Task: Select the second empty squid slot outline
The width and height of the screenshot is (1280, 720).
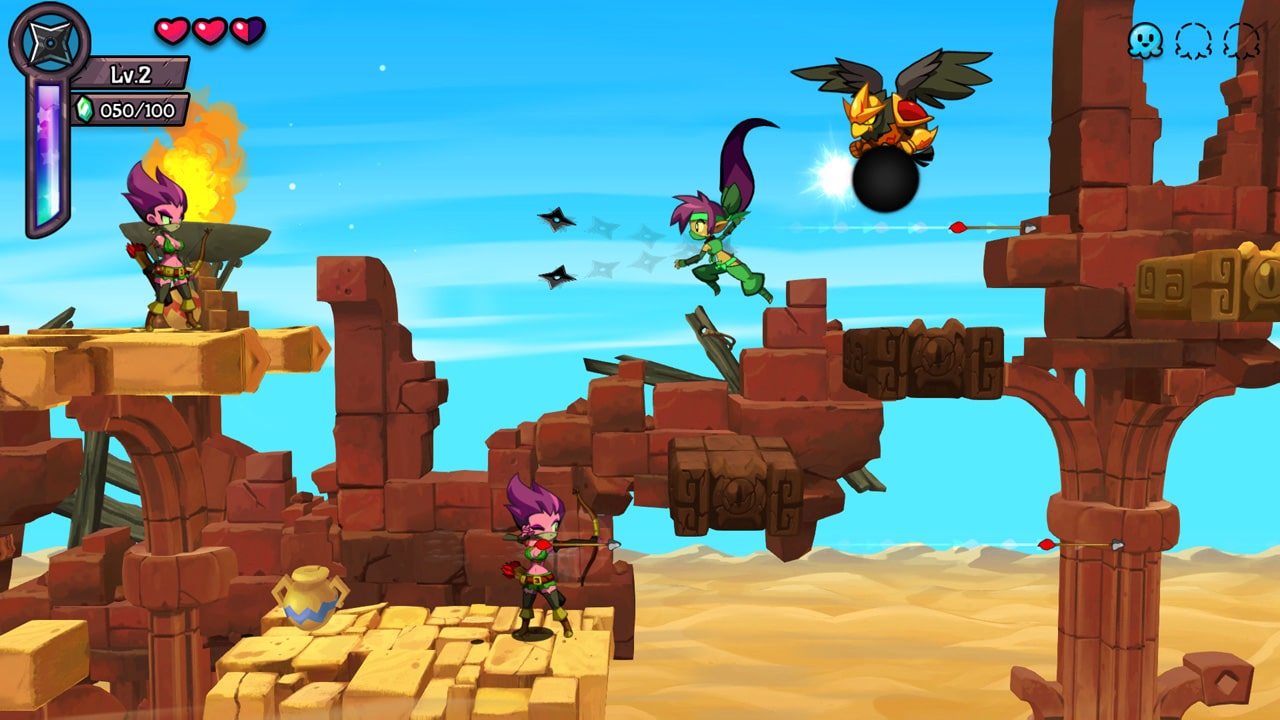Action: click(1242, 40)
